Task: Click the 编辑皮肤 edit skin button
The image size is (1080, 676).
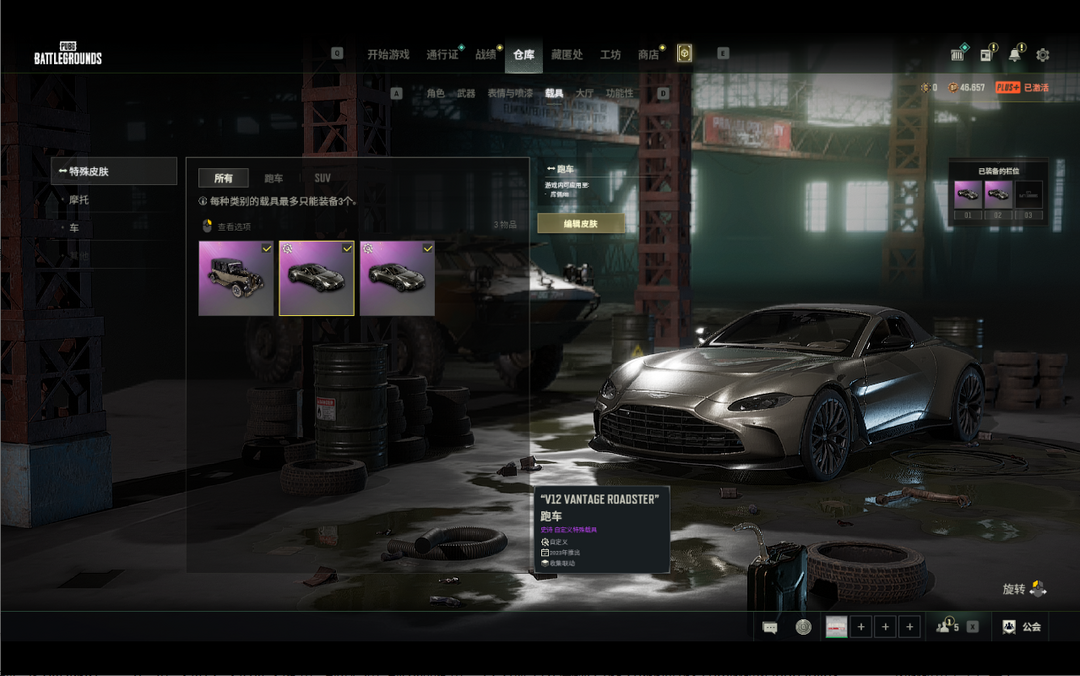Action: [581, 223]
